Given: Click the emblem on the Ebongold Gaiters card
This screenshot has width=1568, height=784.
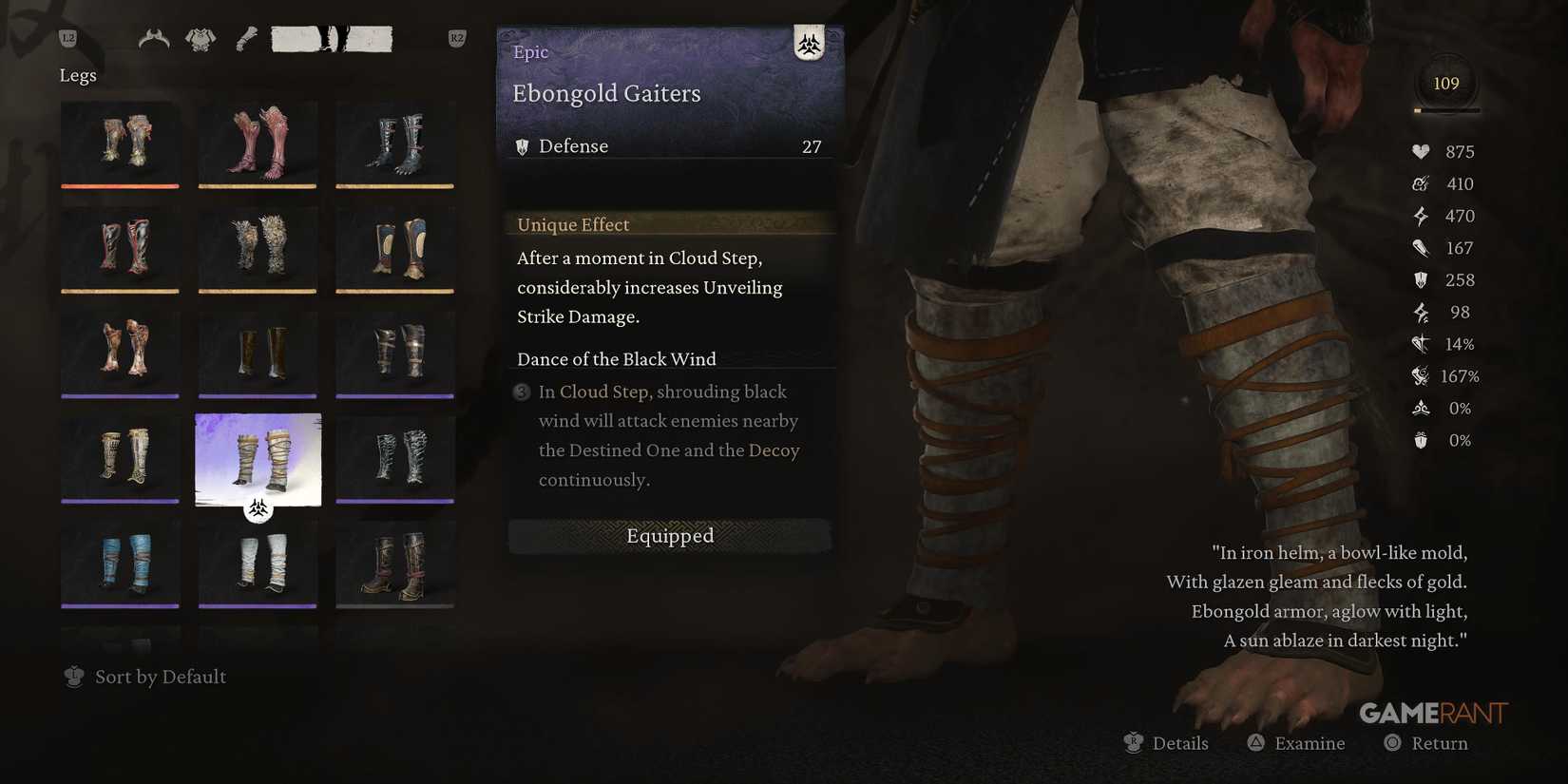Looking at the screenshot, I should pos(809,44).
